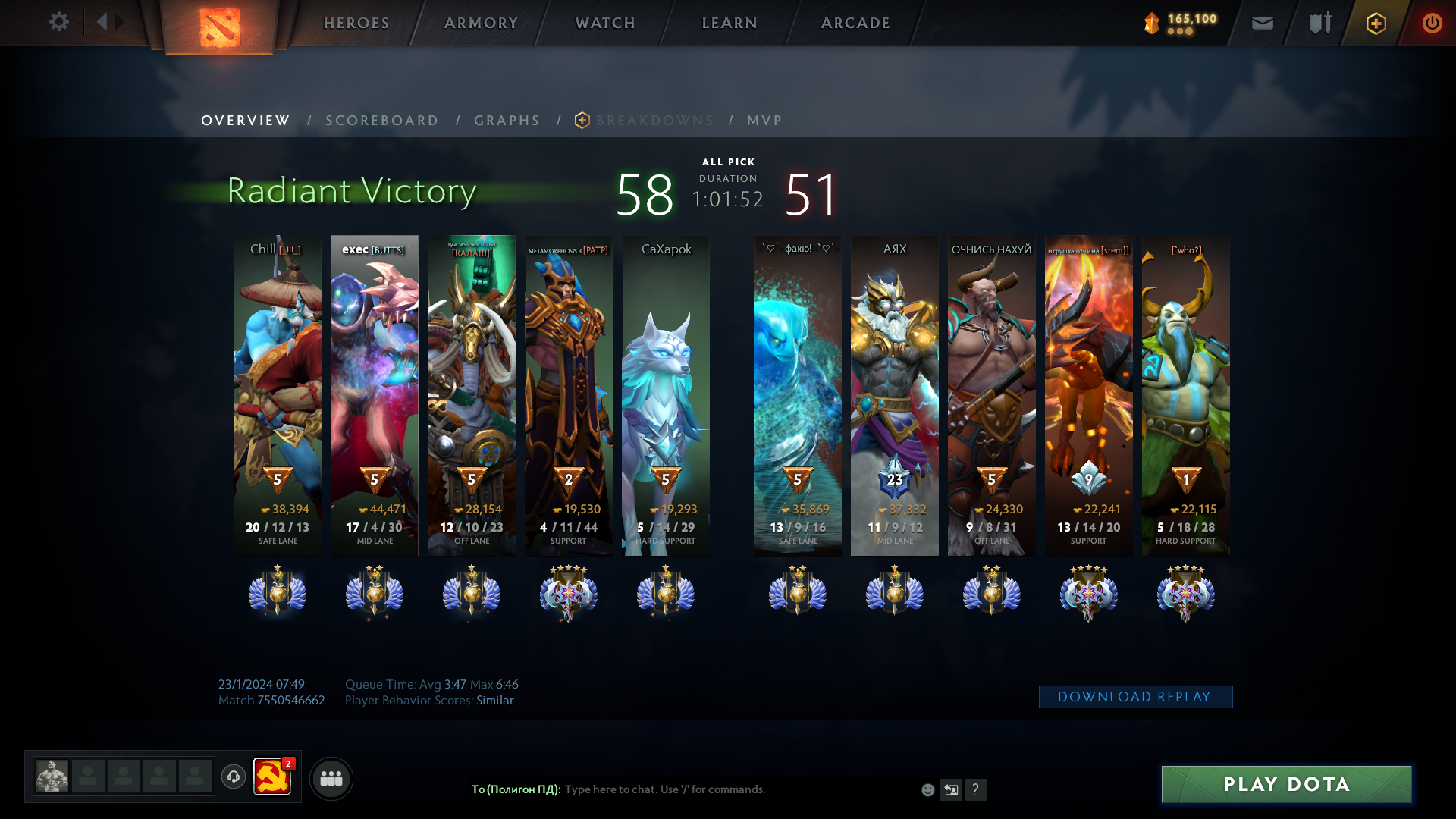Click the Dota Plus gold badge

click(1376, 24)
